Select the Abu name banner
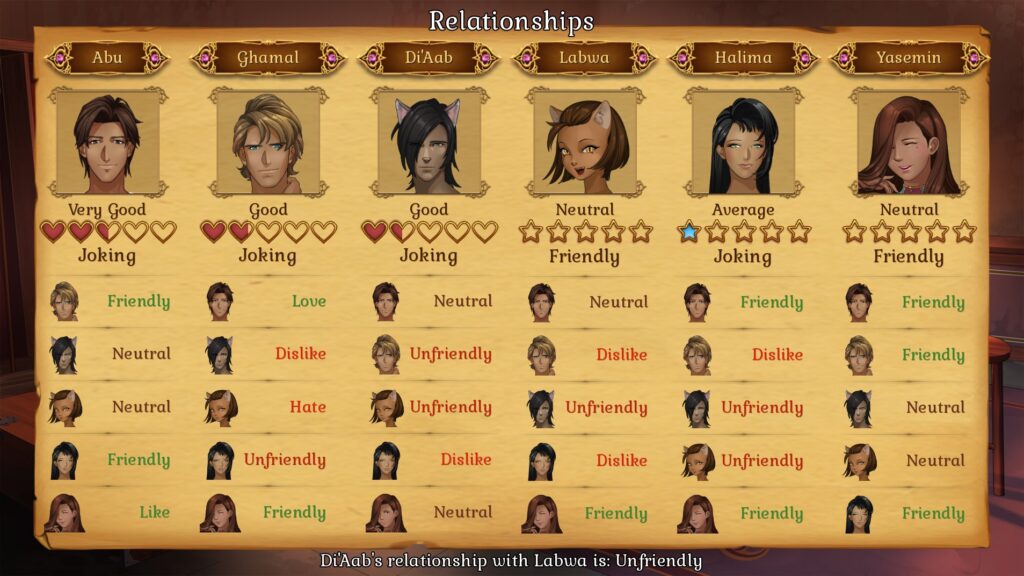Image resolution: width=1024 pixels, height=576 pixels. coord(107,57)
